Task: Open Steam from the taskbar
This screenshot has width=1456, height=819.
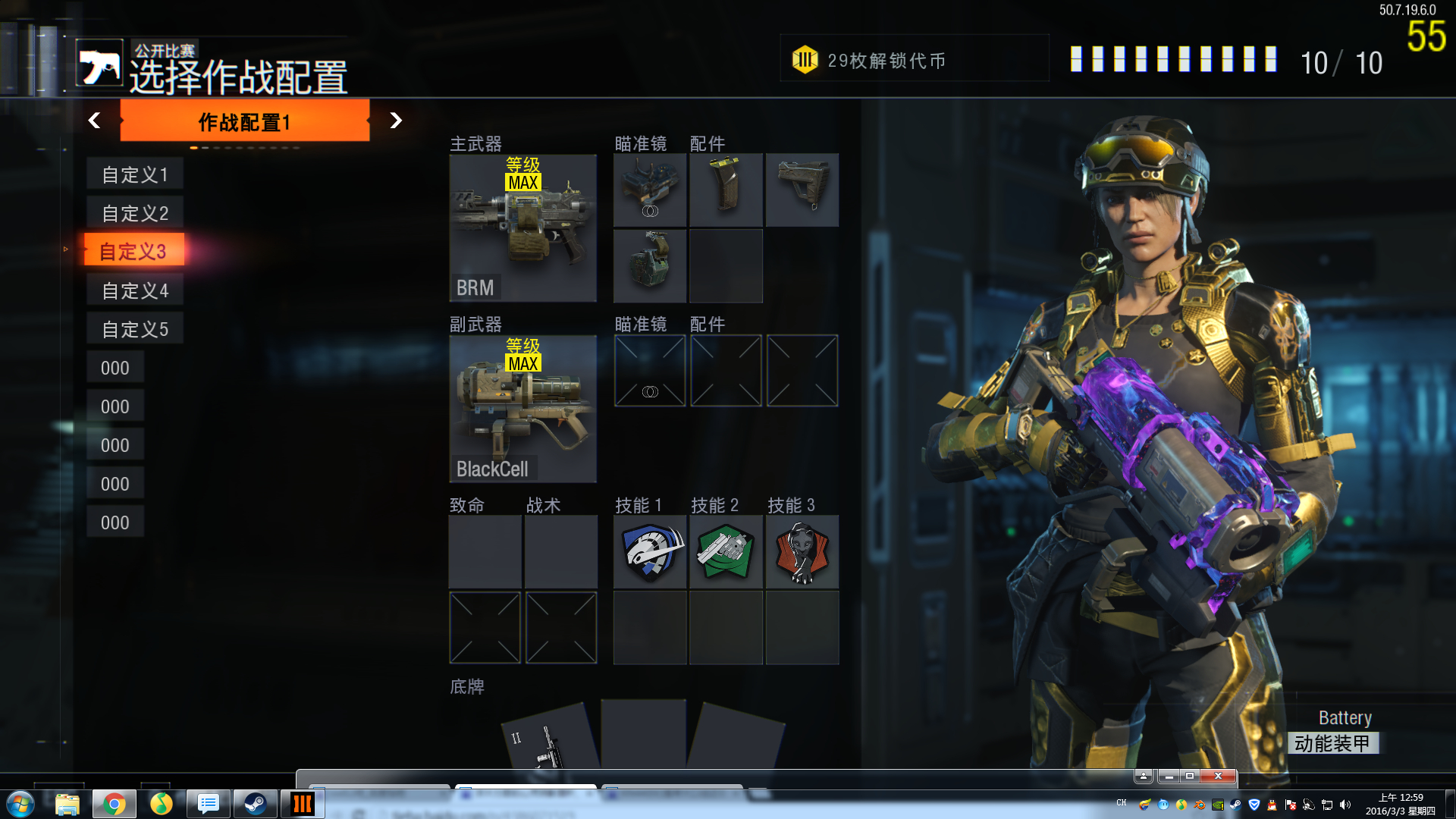Action: [x=255, y=804]
